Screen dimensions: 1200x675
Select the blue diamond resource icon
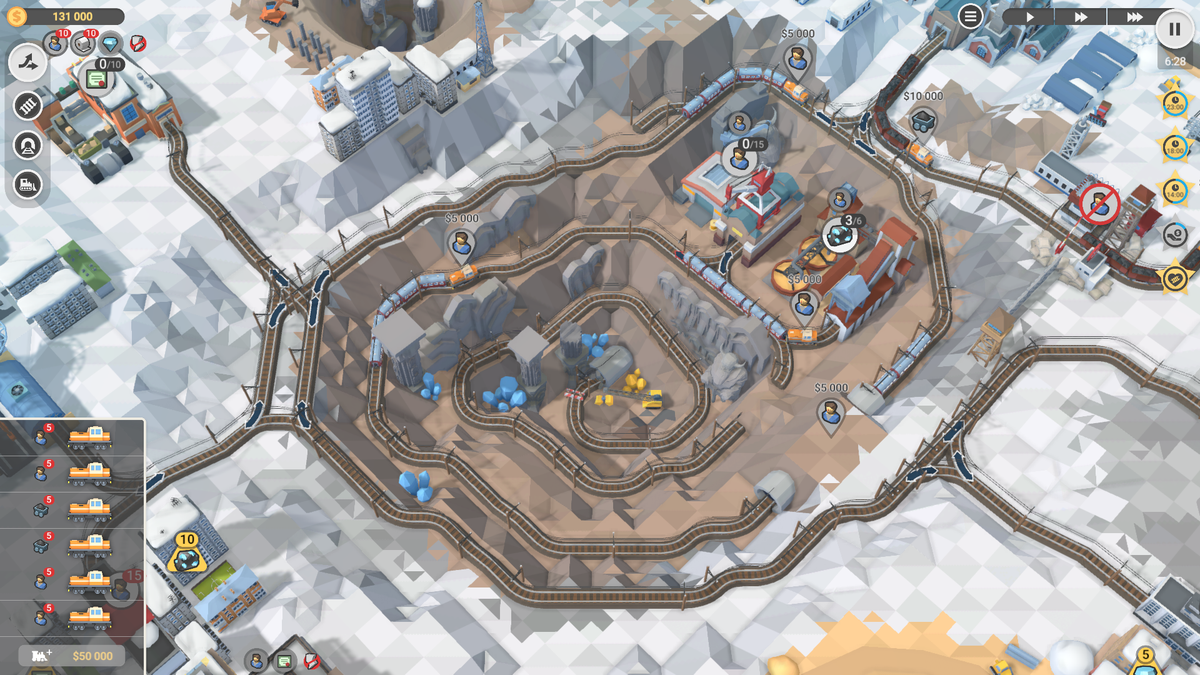click(111, 43)
